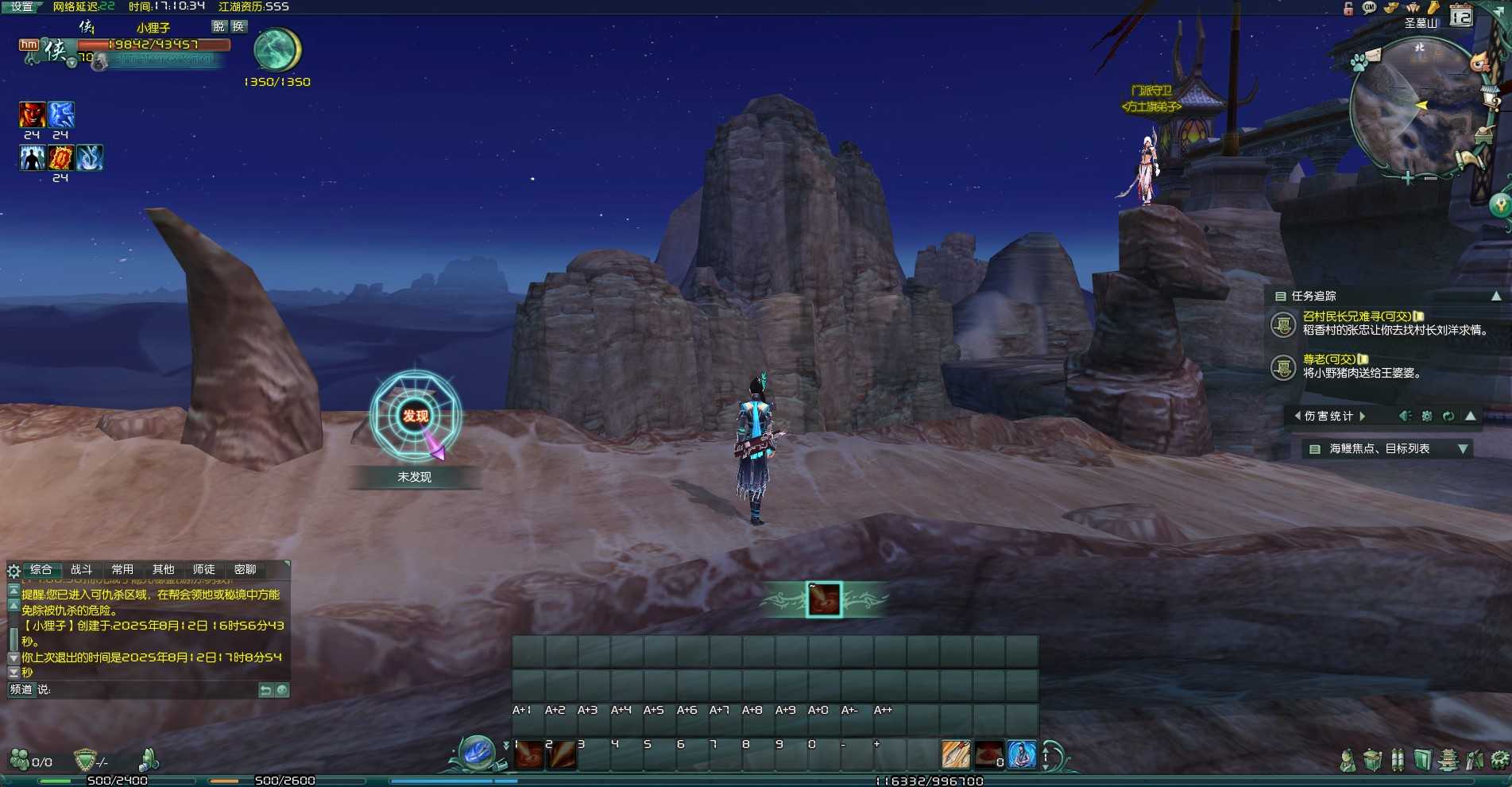Click the 换 swap button
1512x787 pixels.
tap(238, 26)
